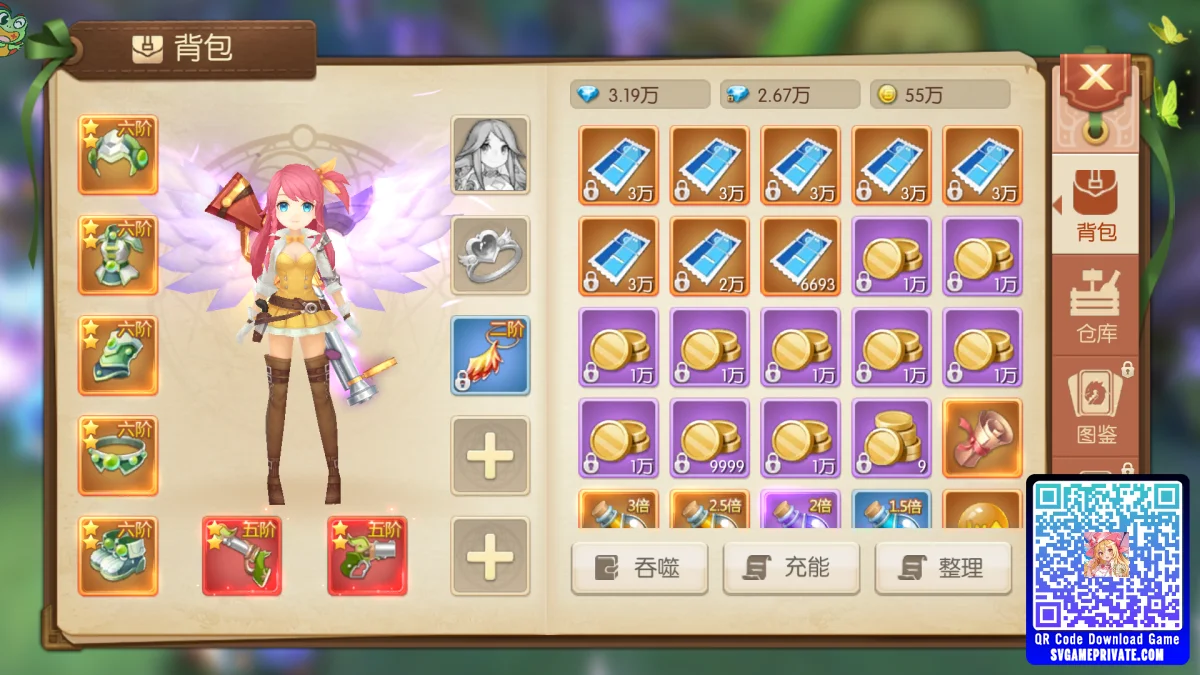Select the gold coin stack labeled 9999

pos(710,438)
